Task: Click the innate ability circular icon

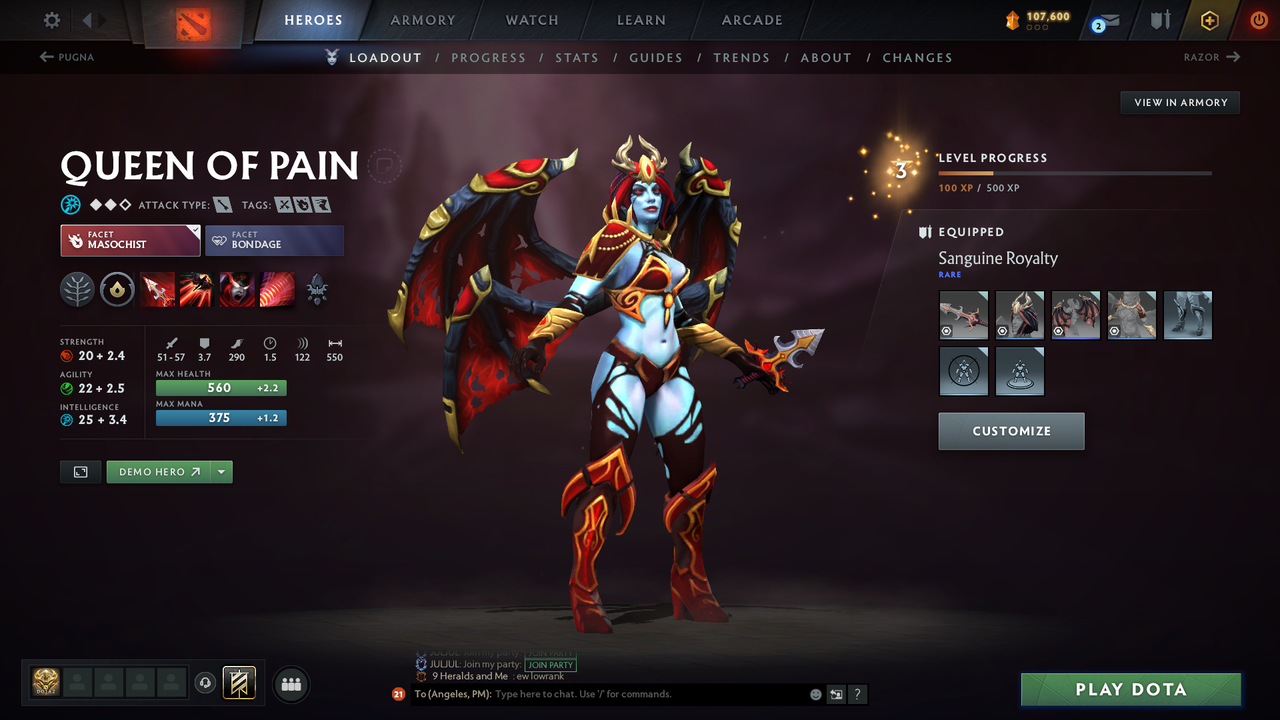Action: (x=118, y=290)
